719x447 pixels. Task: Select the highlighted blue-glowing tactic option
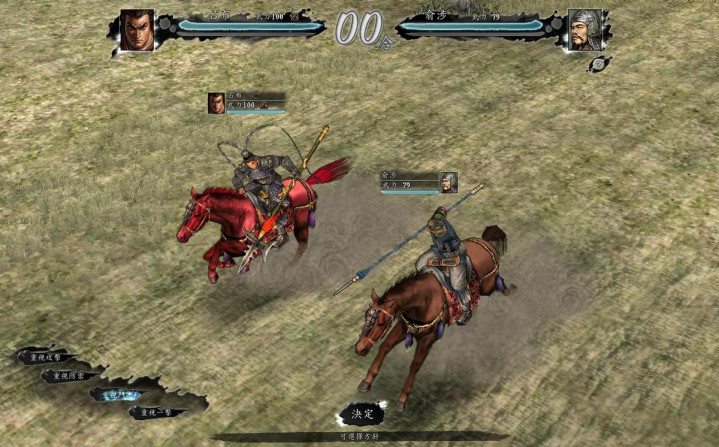119,394
